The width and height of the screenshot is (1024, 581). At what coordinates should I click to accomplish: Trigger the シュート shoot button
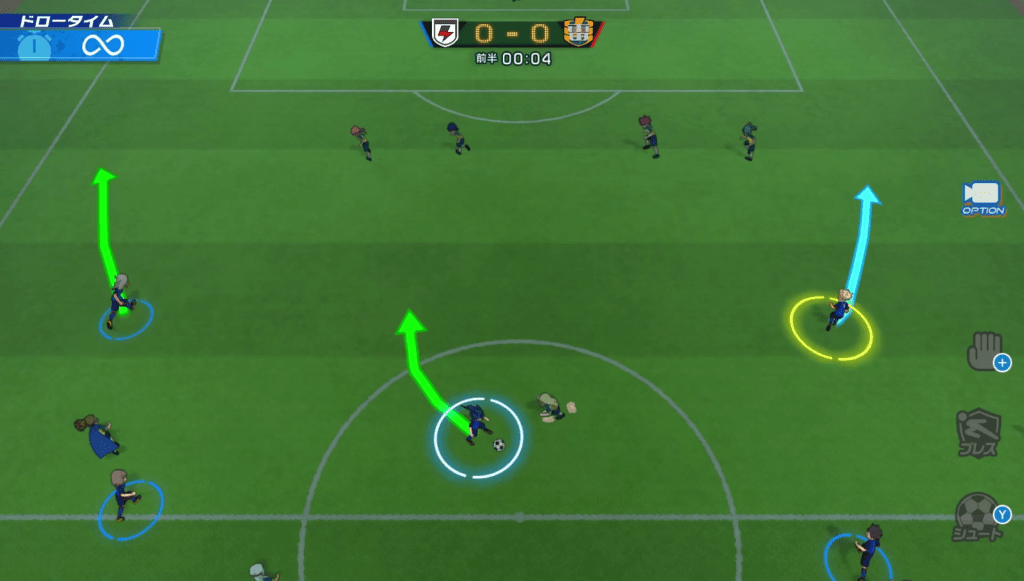pos(979,516)
